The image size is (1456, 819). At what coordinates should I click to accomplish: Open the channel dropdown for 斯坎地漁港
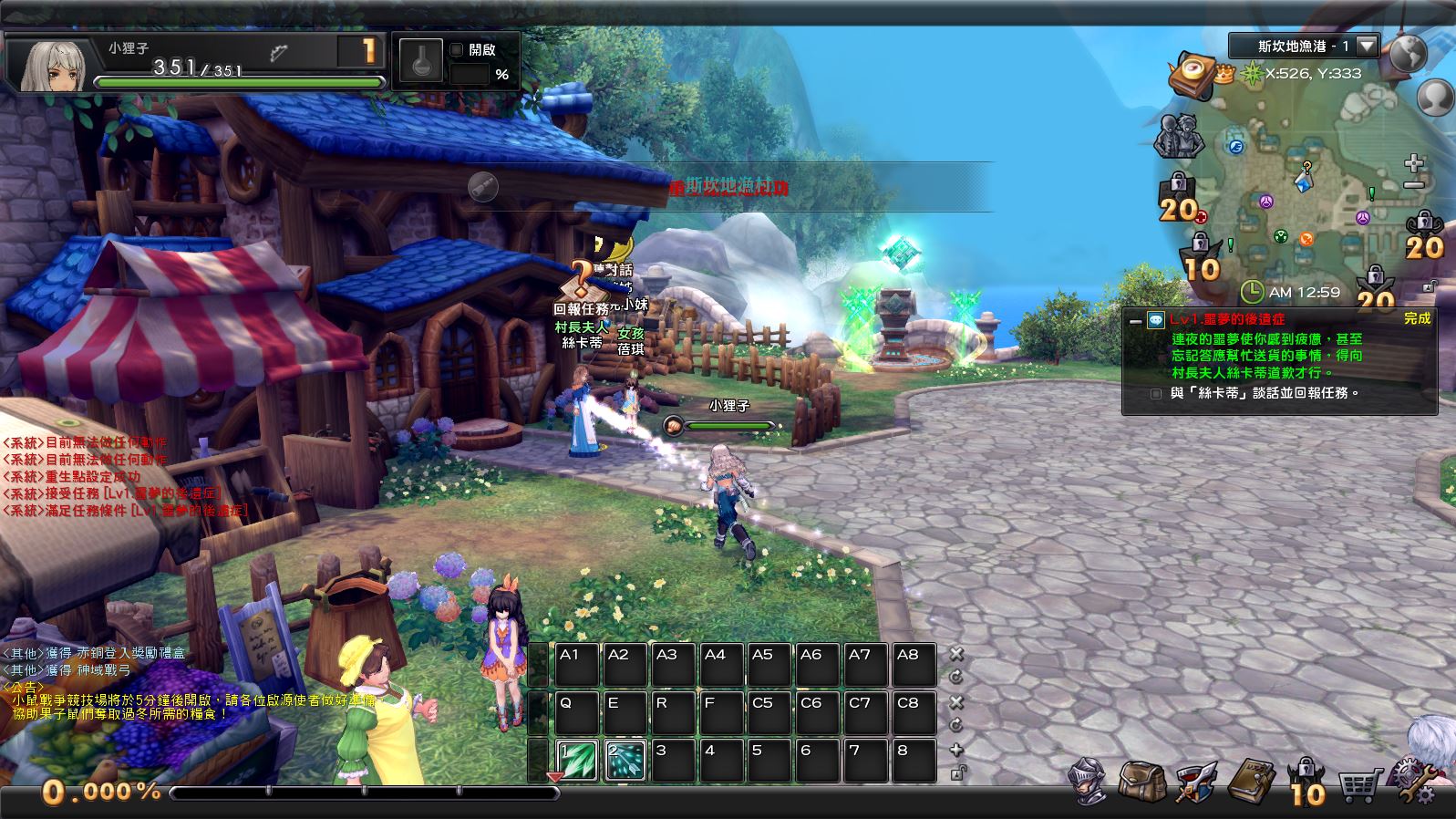(1366, 46)
